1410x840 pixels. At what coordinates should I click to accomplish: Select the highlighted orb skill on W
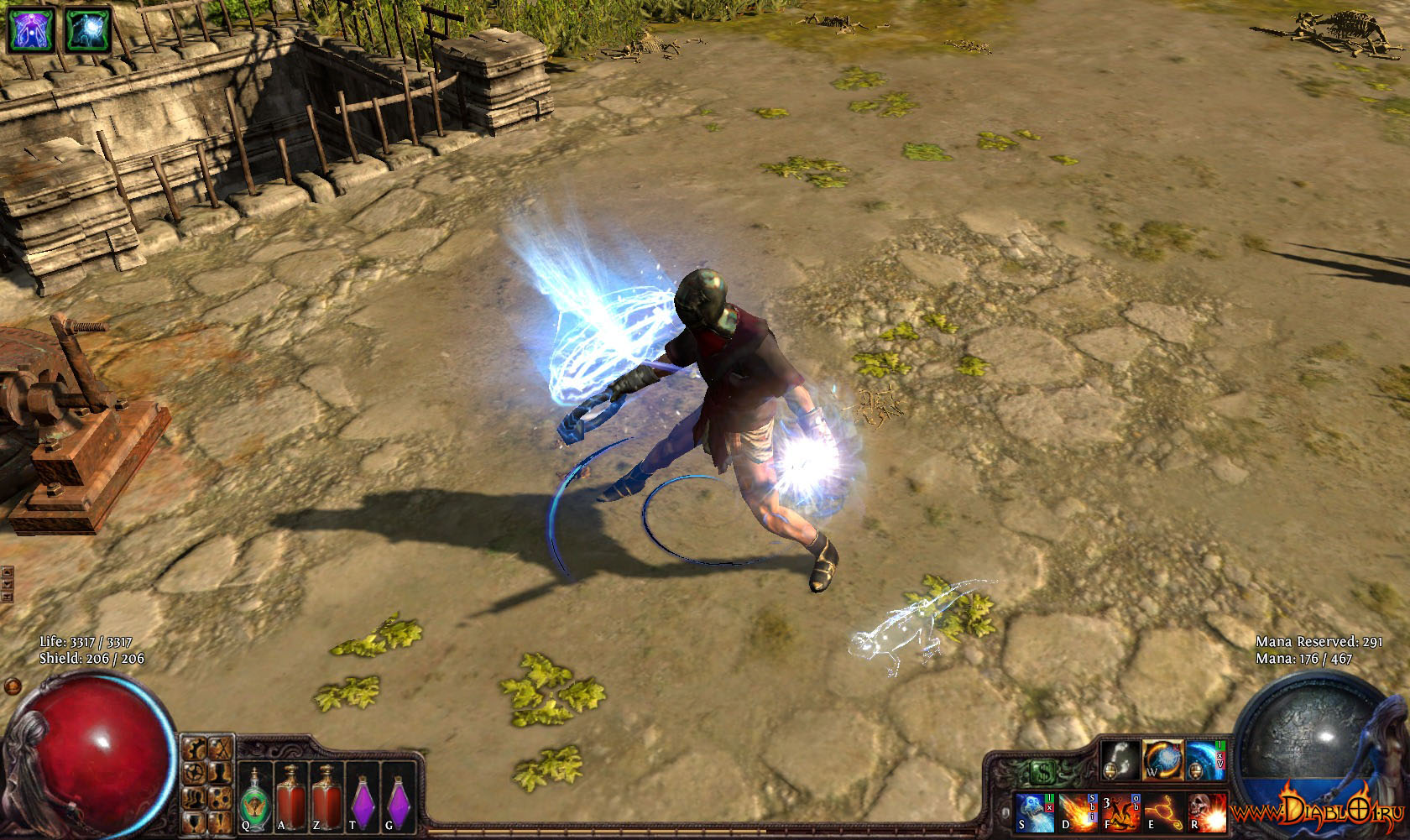coord(1162,761)
